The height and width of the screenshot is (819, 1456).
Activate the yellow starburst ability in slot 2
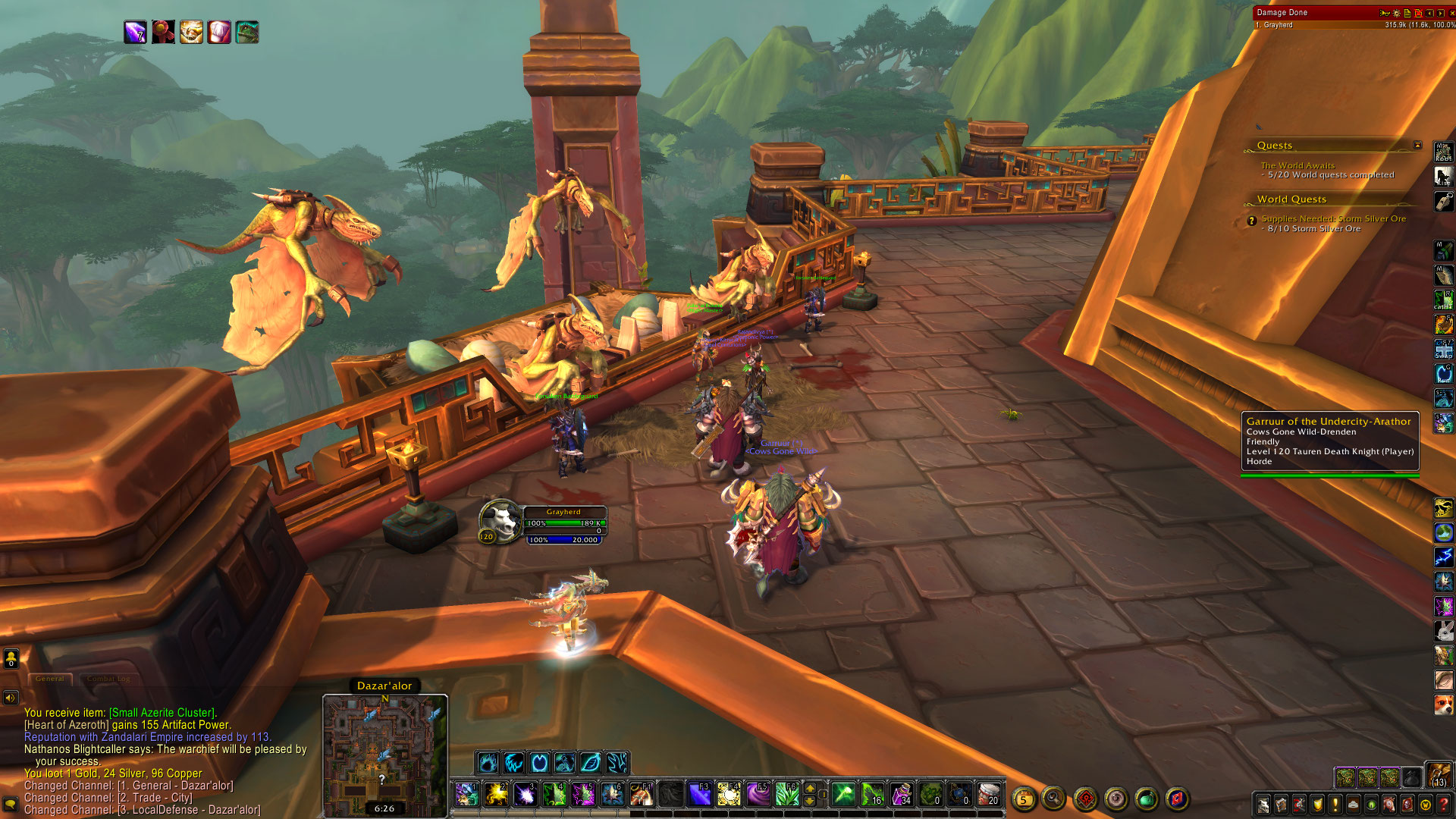(x=496, y=794)
